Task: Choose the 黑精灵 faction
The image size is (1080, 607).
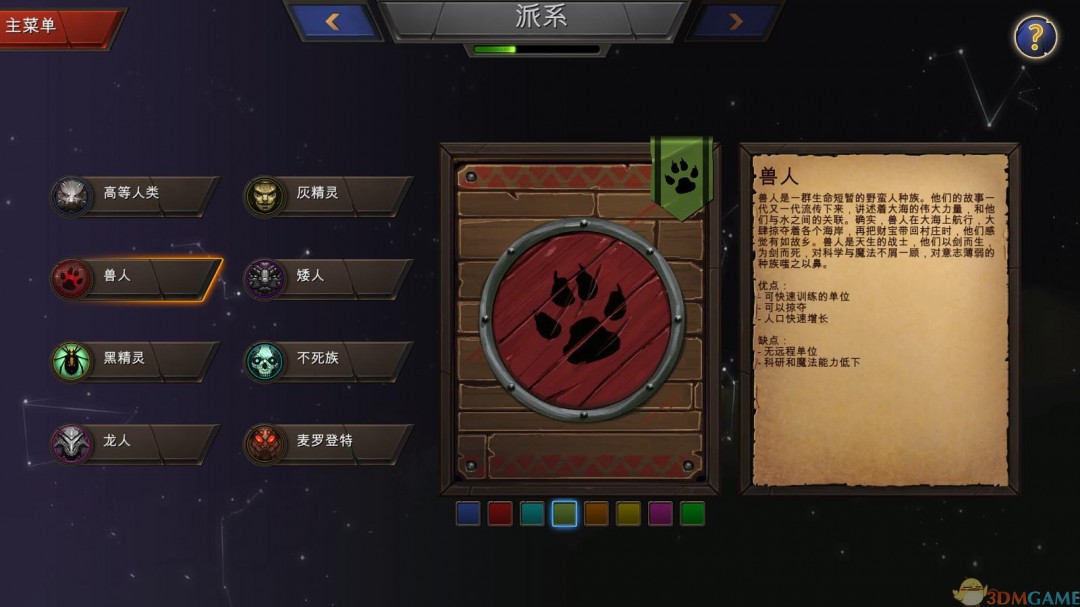Action: (134, 359)
